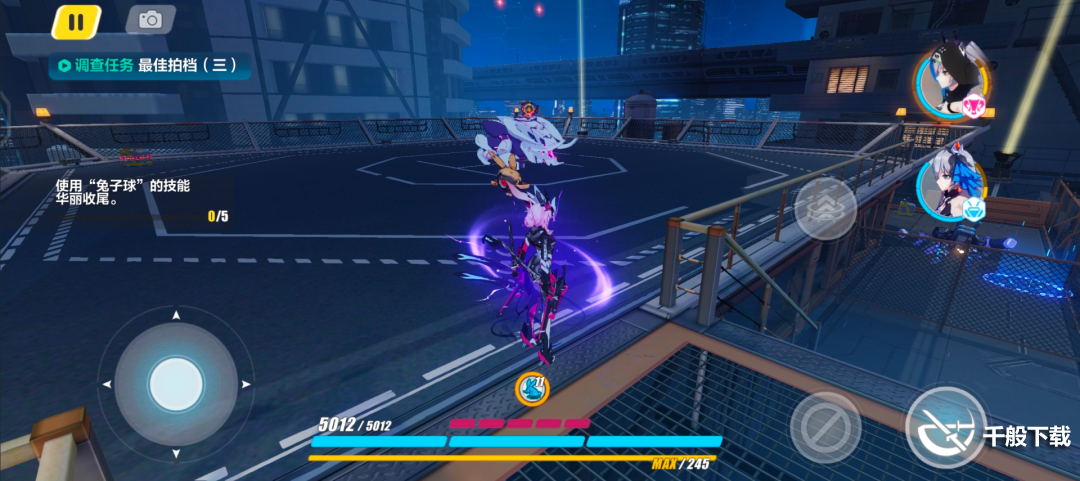Viewport: 1080px width, 481px height.
Task: Open the camera photo mode
Action: pyautogui.click(x=150, y=20)
